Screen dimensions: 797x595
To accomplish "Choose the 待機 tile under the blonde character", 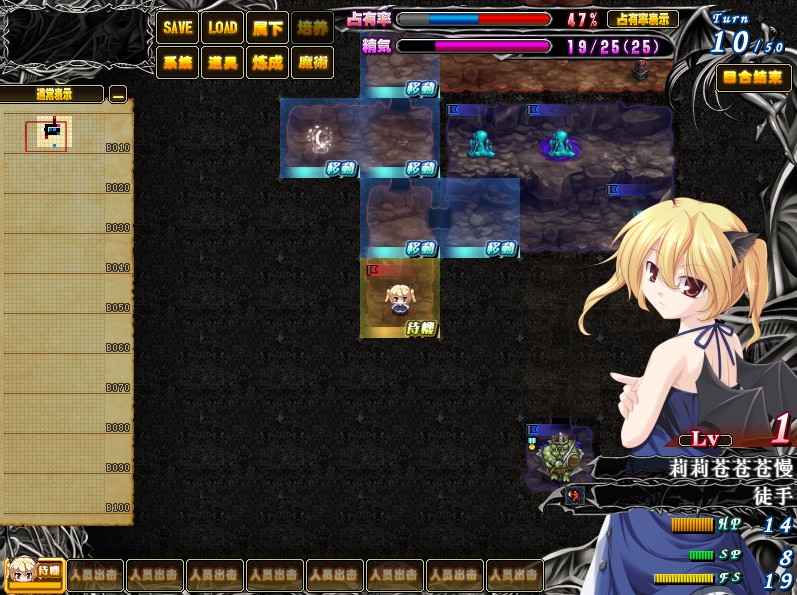I will 400,298.
